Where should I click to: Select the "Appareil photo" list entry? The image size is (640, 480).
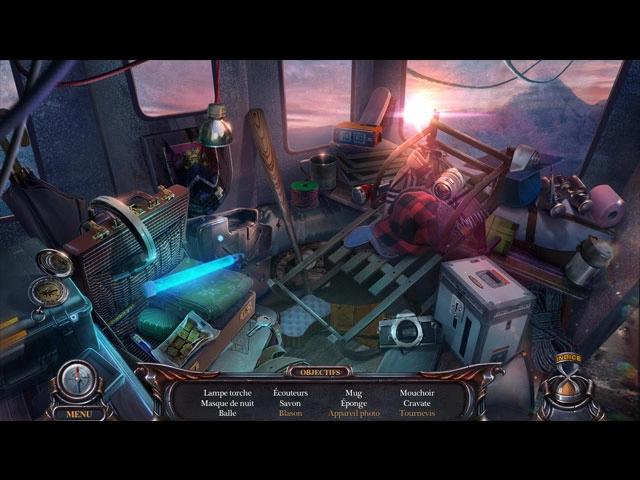[x=354, y=413]
